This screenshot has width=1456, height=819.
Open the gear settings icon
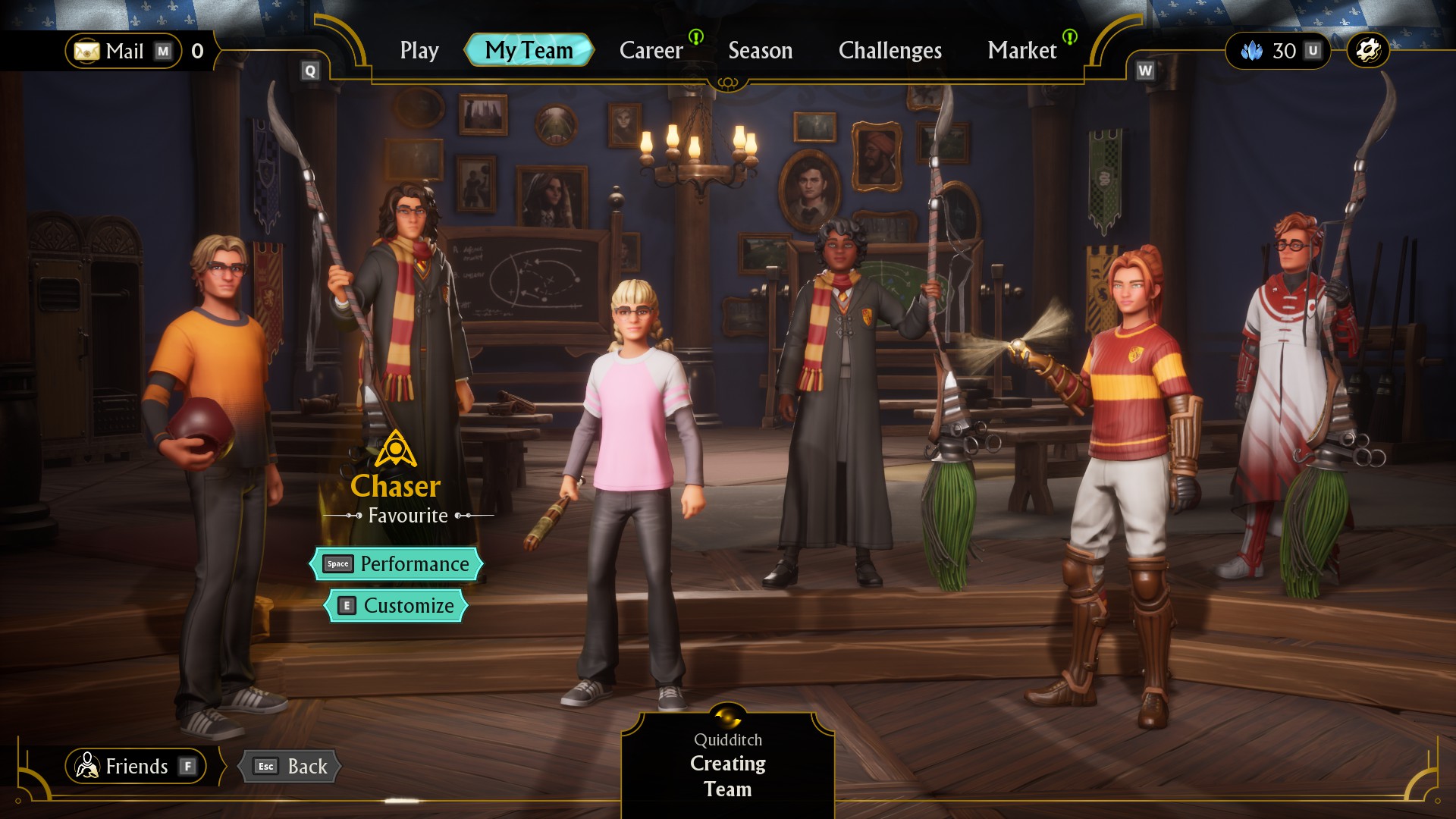(x=1367, y=51)
